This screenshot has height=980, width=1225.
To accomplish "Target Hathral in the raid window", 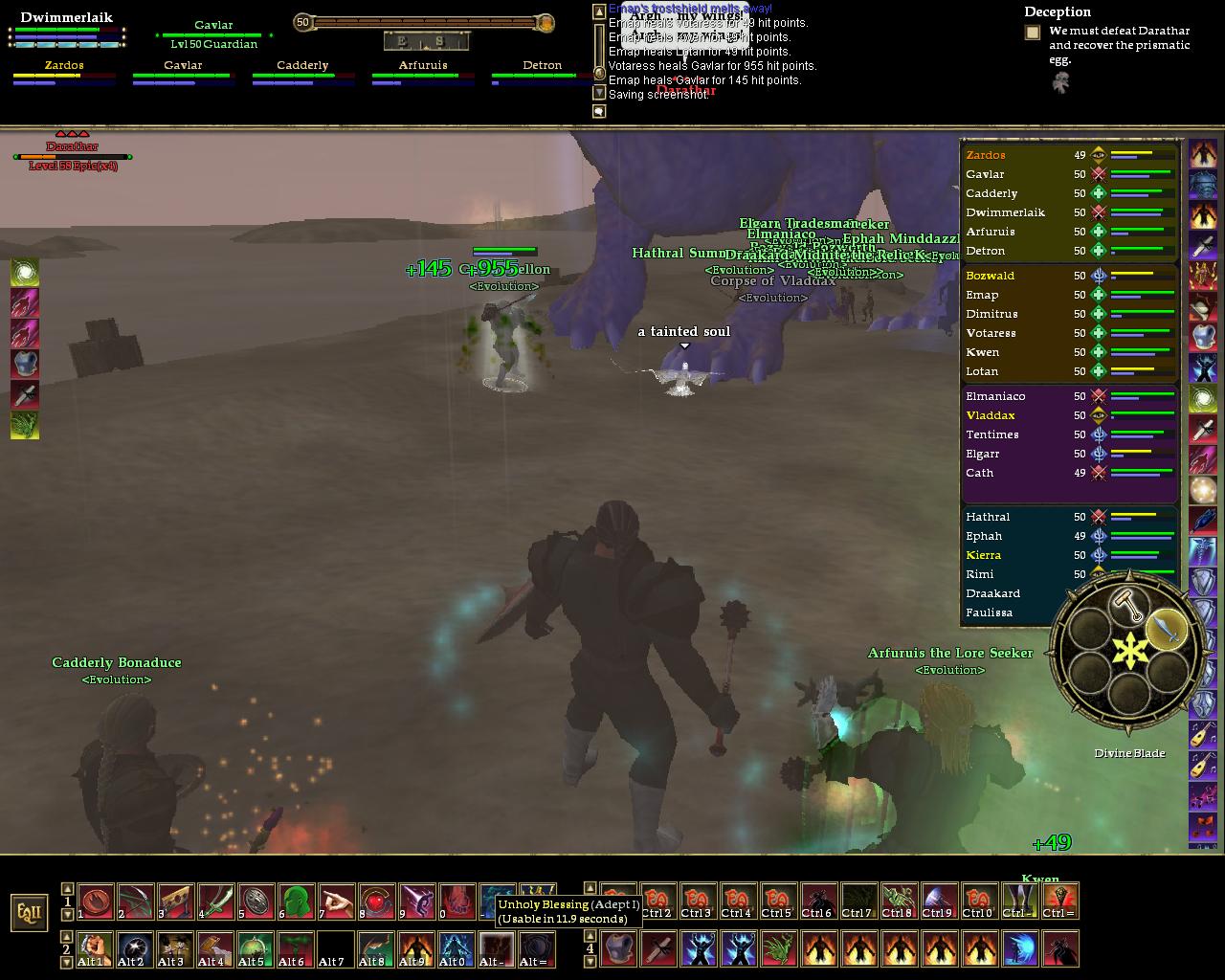I will click(988, 517).
